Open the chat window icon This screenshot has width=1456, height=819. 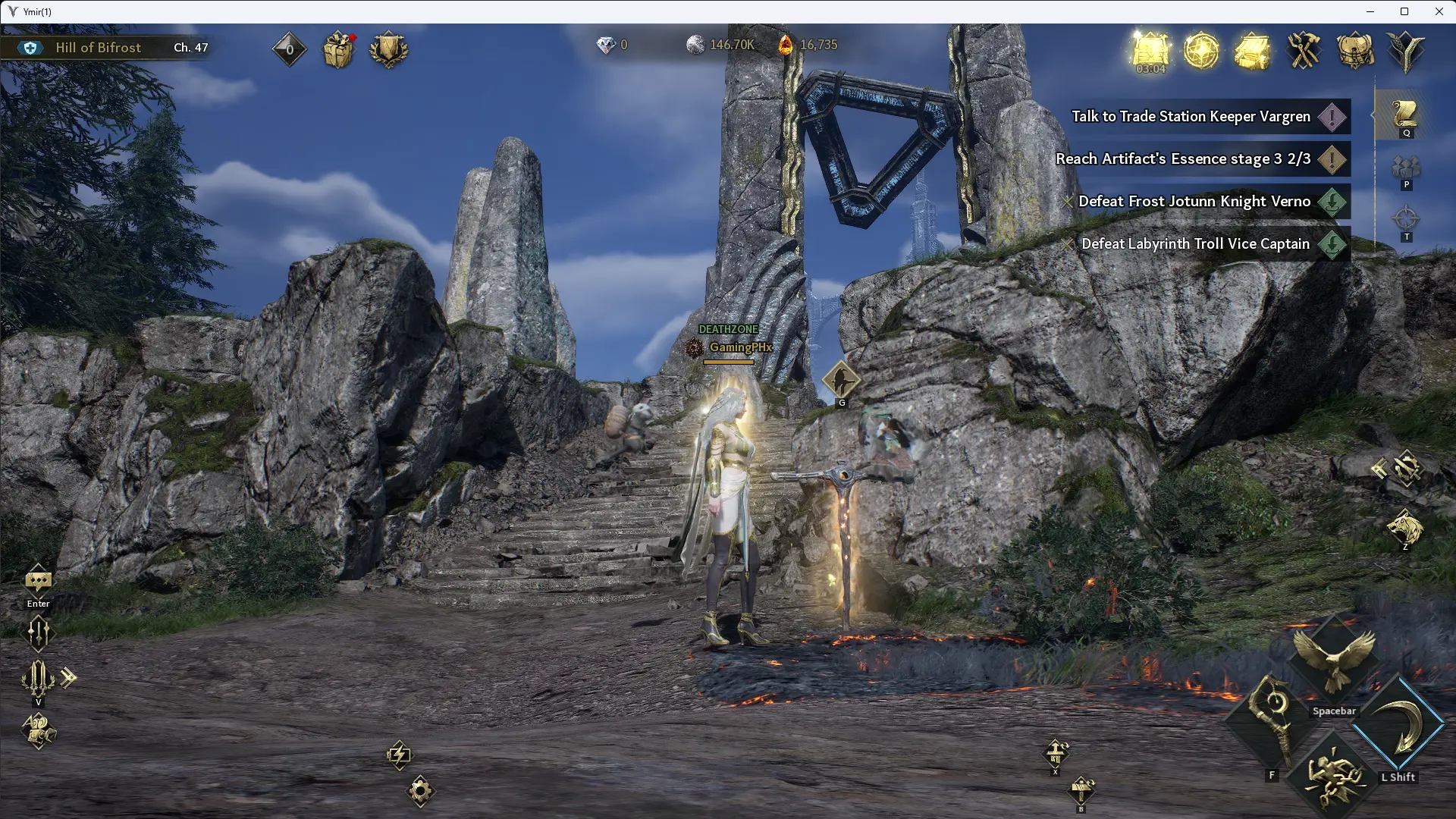(38, 582)
